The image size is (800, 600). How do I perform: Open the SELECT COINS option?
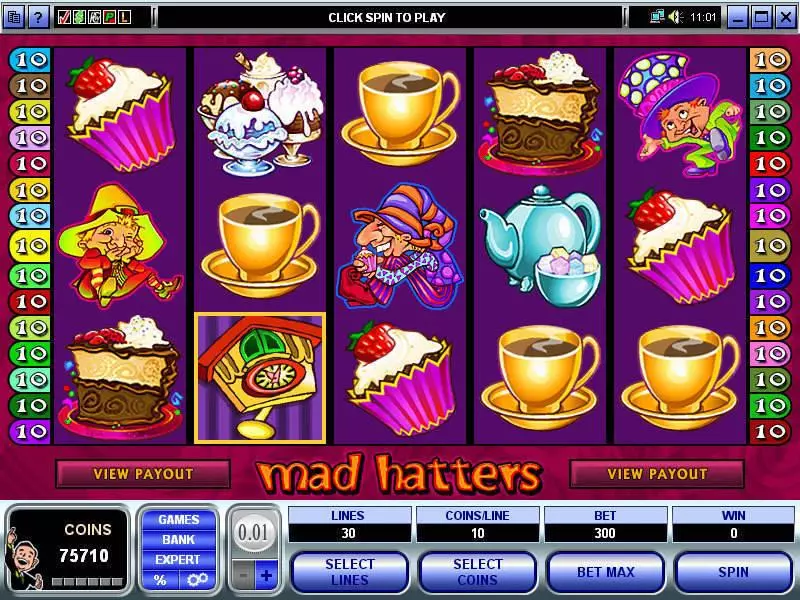coord(477,572)
